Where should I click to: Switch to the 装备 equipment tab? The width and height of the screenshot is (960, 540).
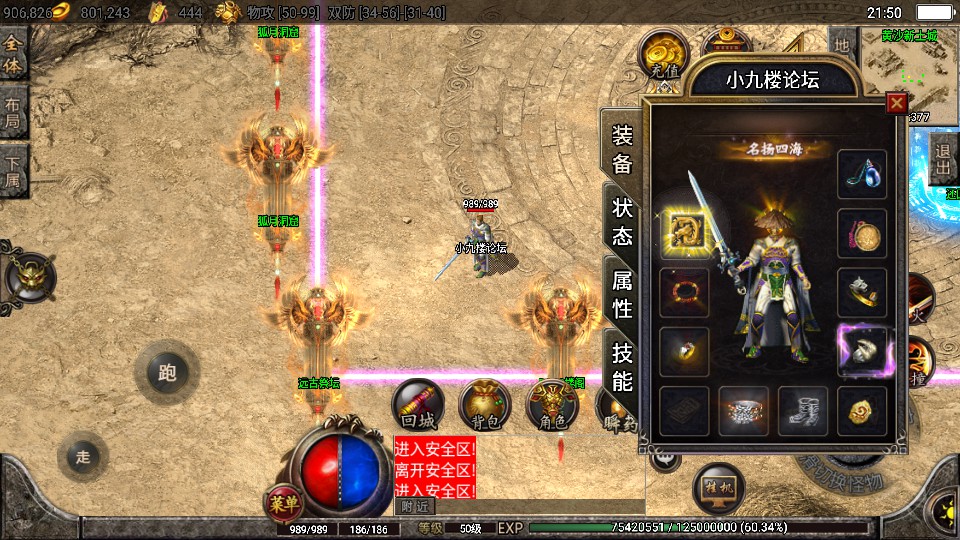point(622,150)
